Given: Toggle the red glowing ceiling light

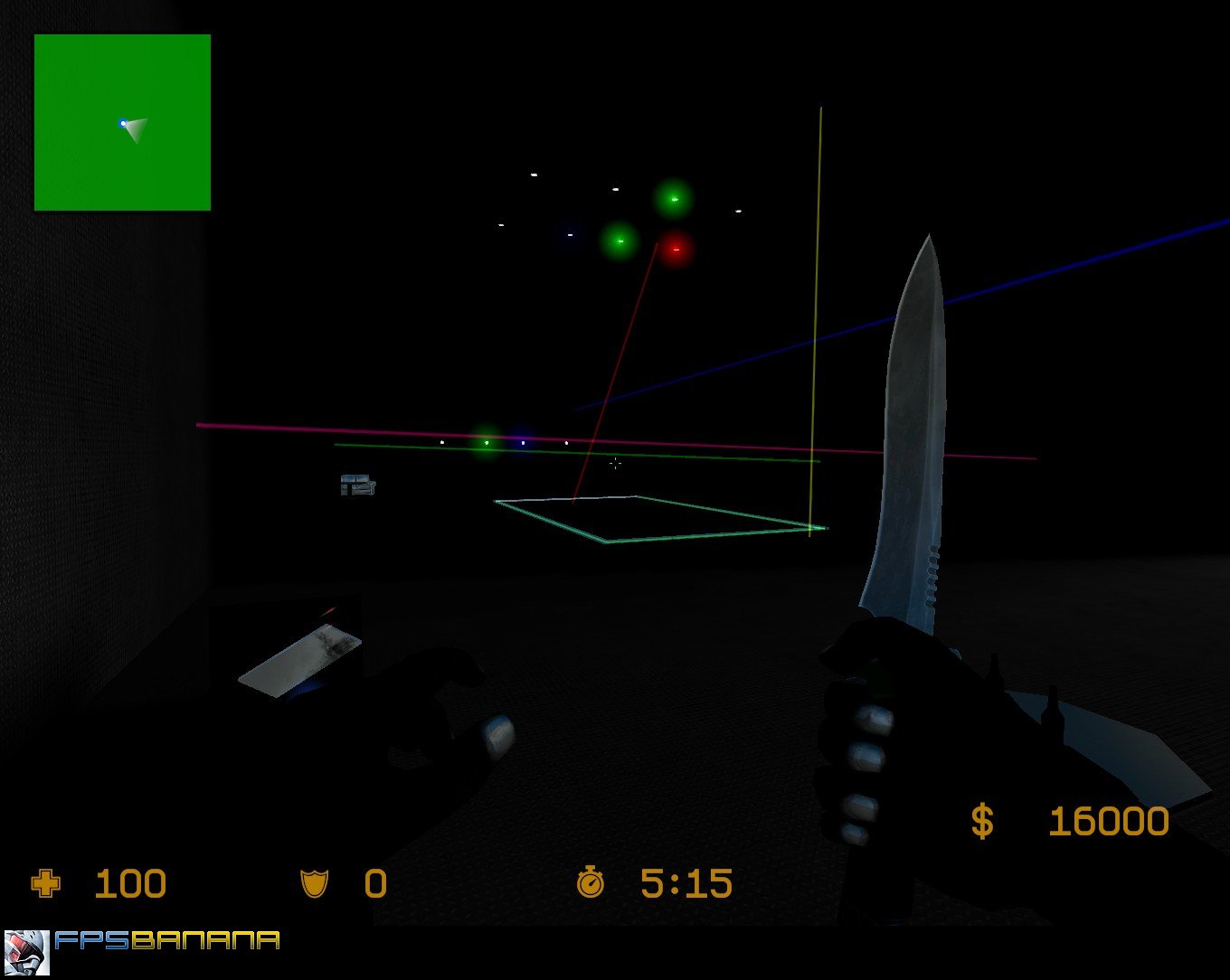Looking at the screenshot, I should click(x=676, y=248).
